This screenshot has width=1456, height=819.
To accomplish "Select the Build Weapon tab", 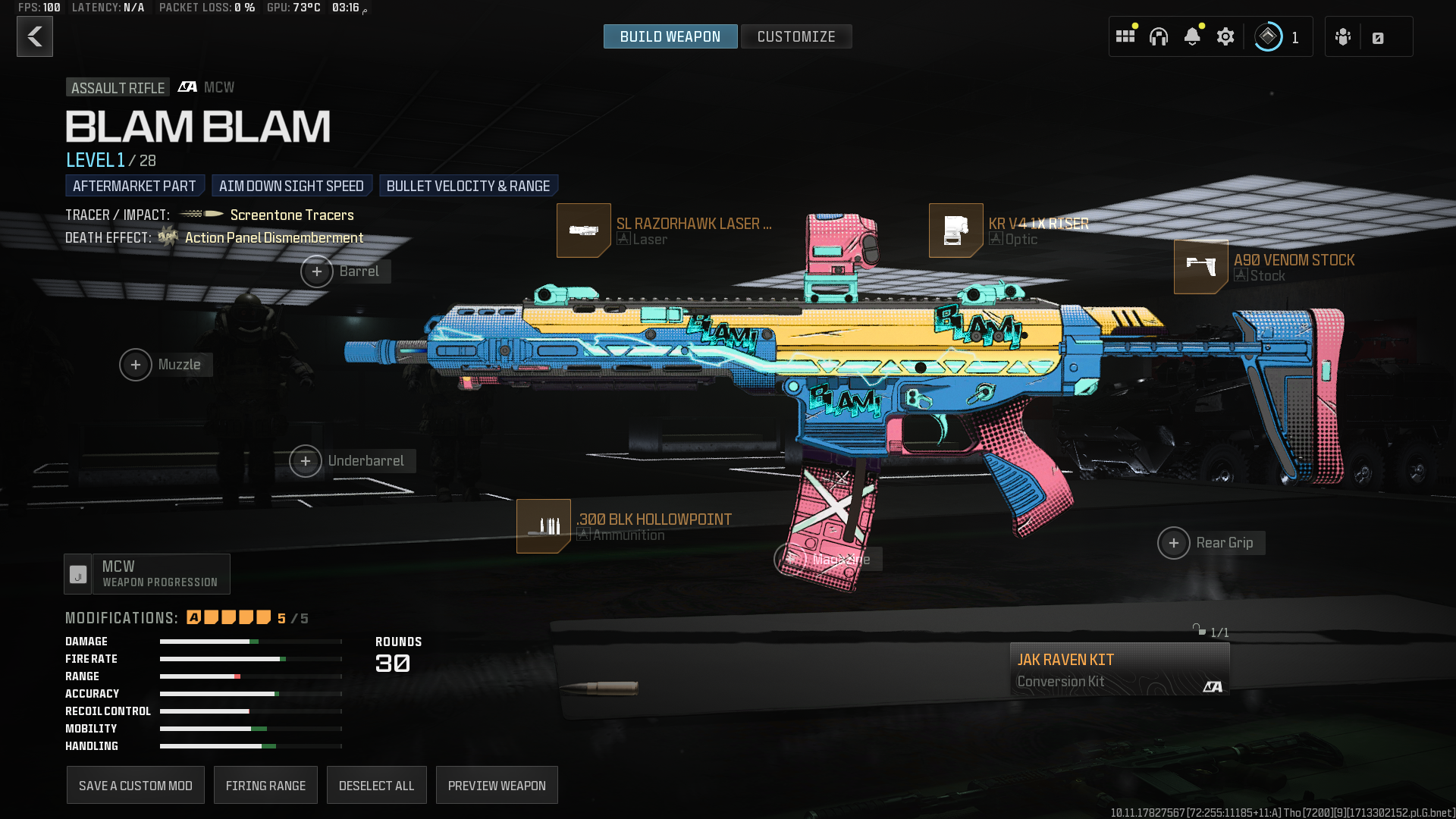I will coord(670,36).
